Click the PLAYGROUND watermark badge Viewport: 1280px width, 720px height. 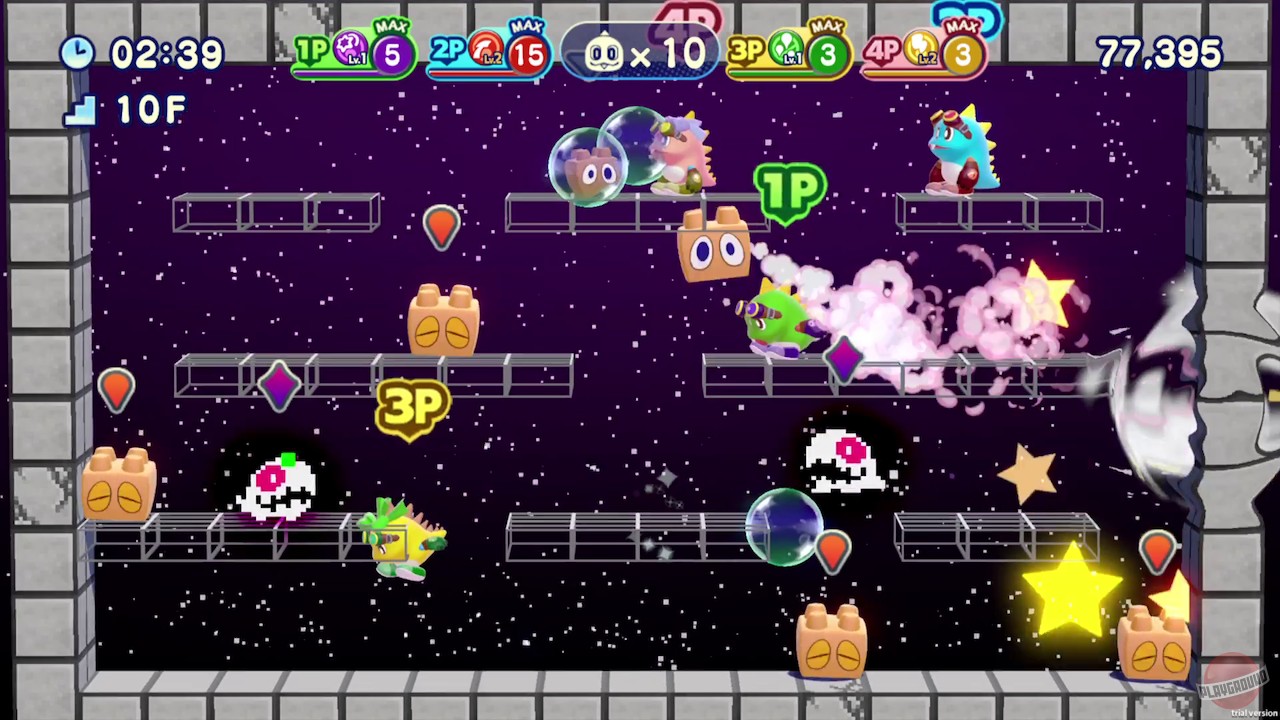click(1233, 684)
